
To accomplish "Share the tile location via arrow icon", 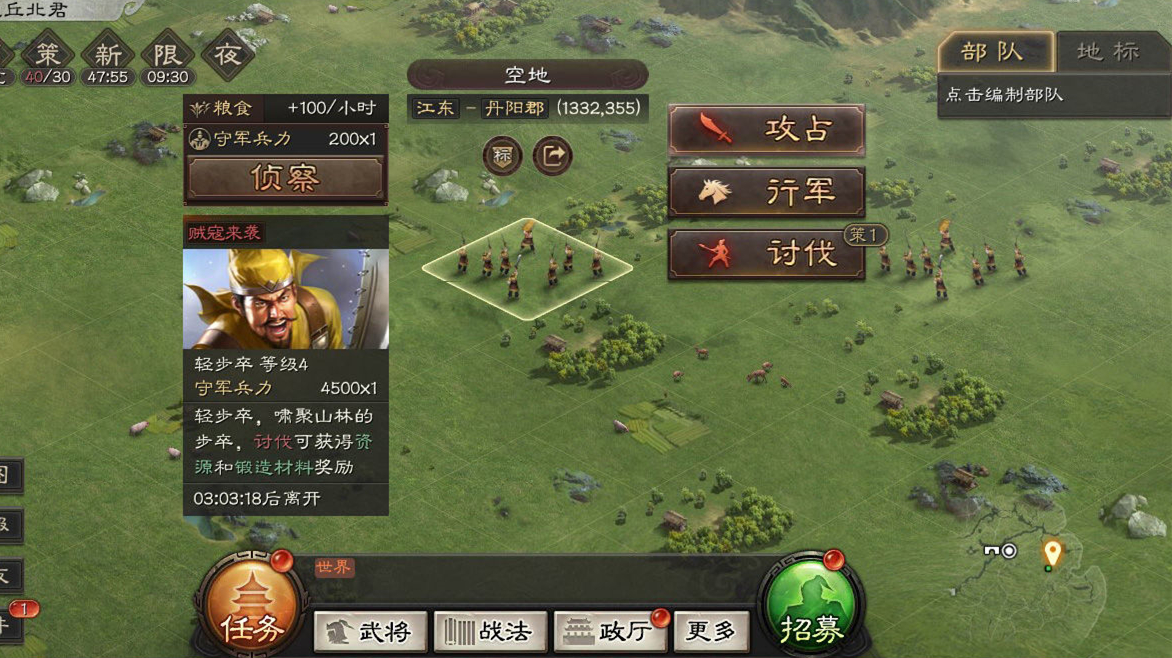I will pos(552,156).
